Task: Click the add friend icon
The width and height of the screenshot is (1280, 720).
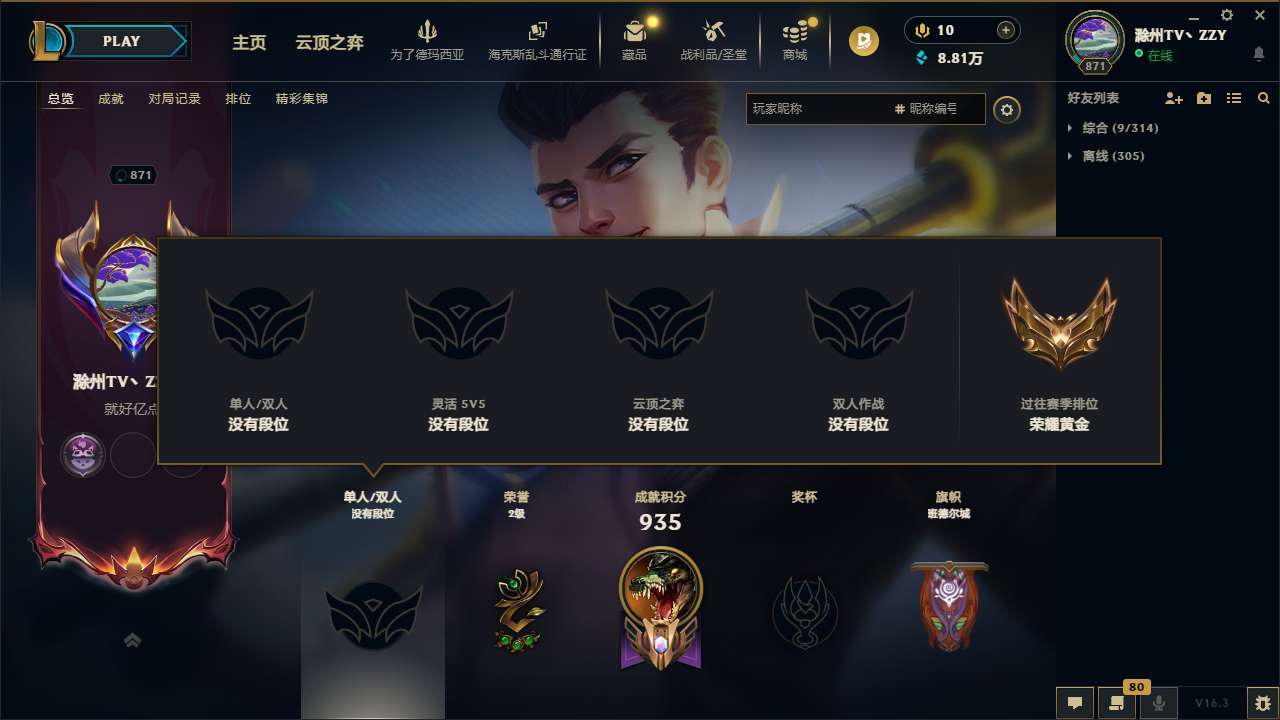Action: pos(1172,98)
